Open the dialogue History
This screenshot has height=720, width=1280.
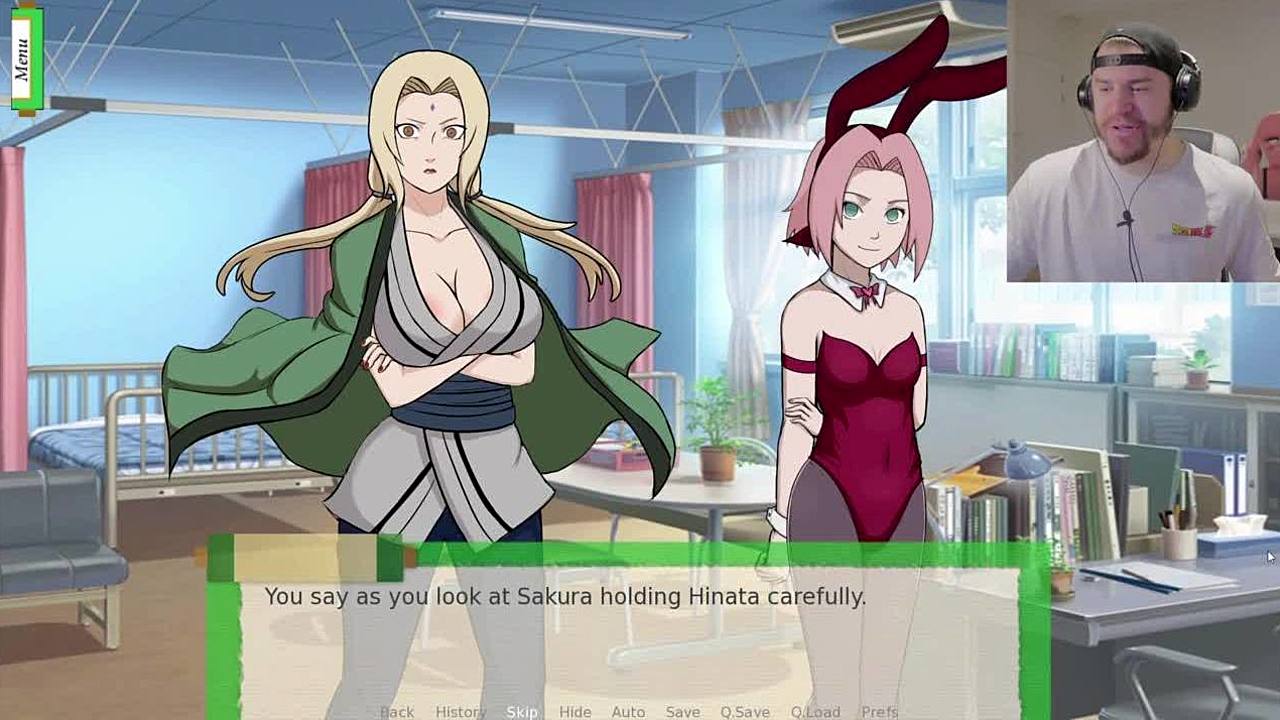(460, 712)
